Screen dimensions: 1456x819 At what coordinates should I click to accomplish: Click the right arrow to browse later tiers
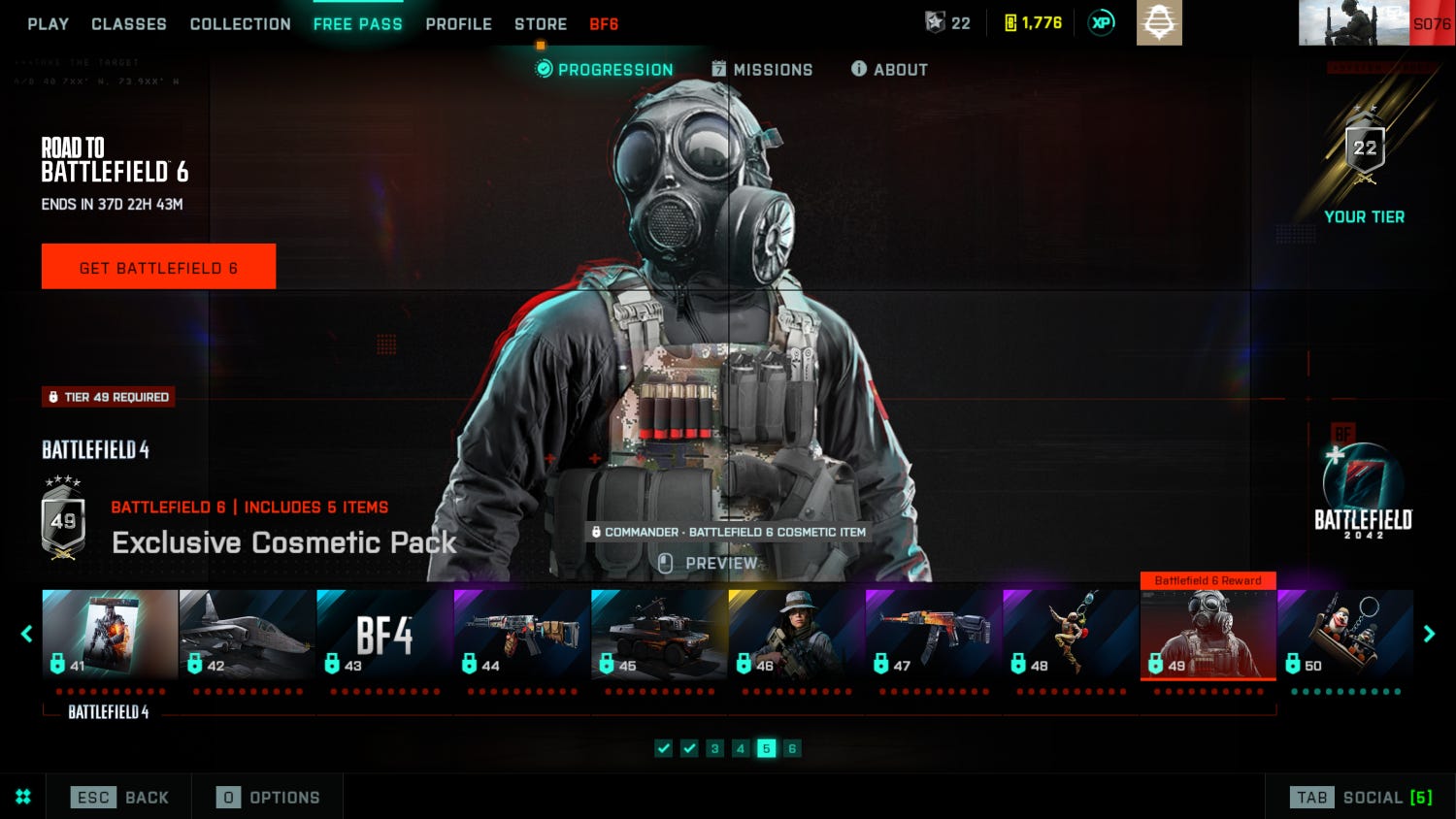click(x=1429, y=634)
